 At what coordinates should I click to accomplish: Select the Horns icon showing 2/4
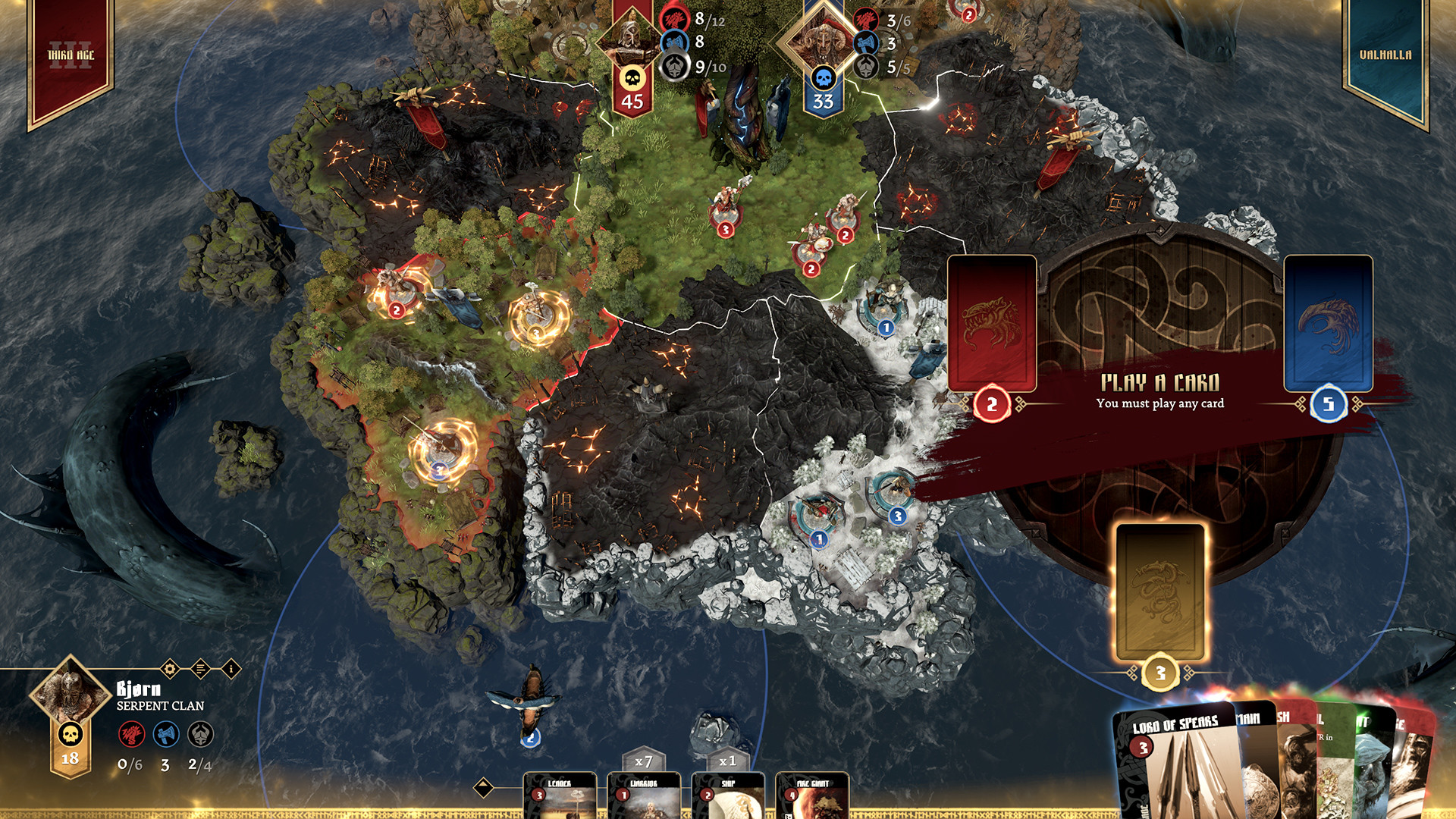[x=199, y=734]
